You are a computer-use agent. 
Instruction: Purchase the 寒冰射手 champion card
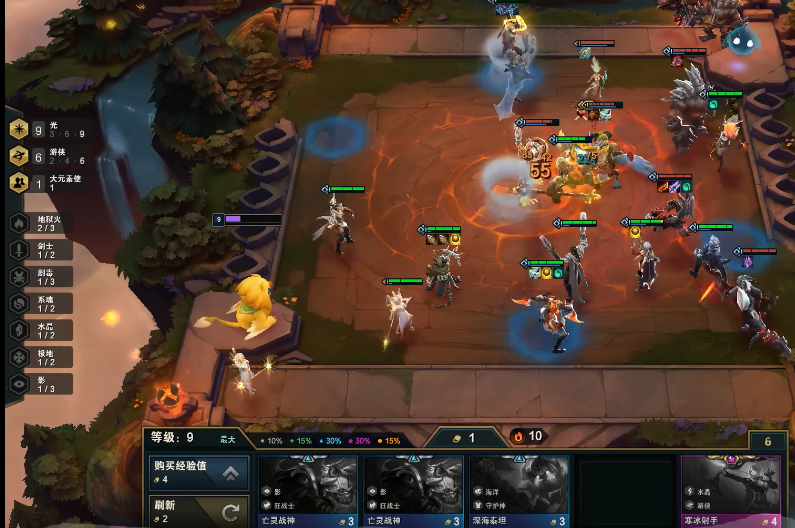731,491
